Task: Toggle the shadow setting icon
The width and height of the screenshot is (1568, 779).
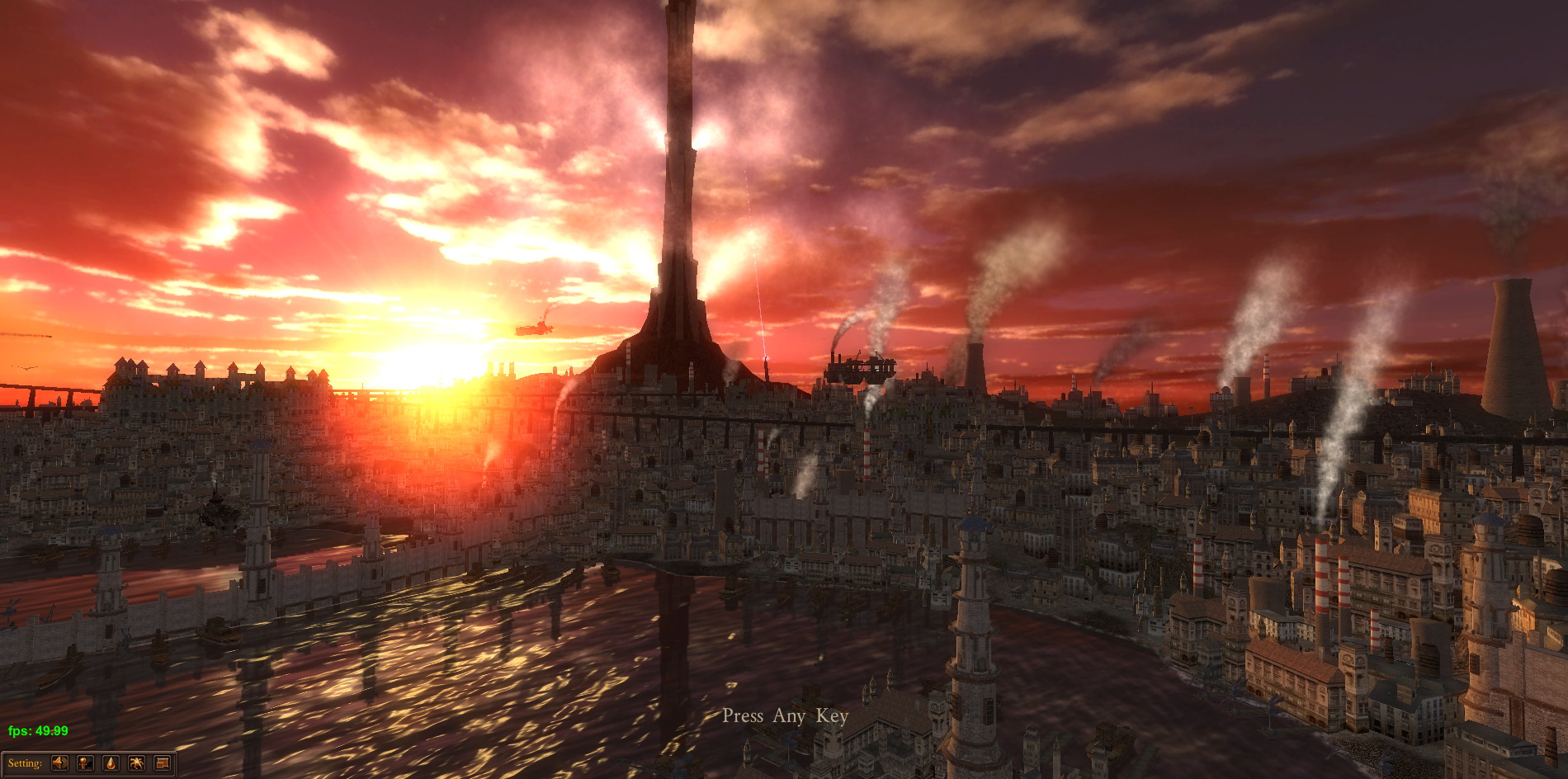Action: click(85, 763)
